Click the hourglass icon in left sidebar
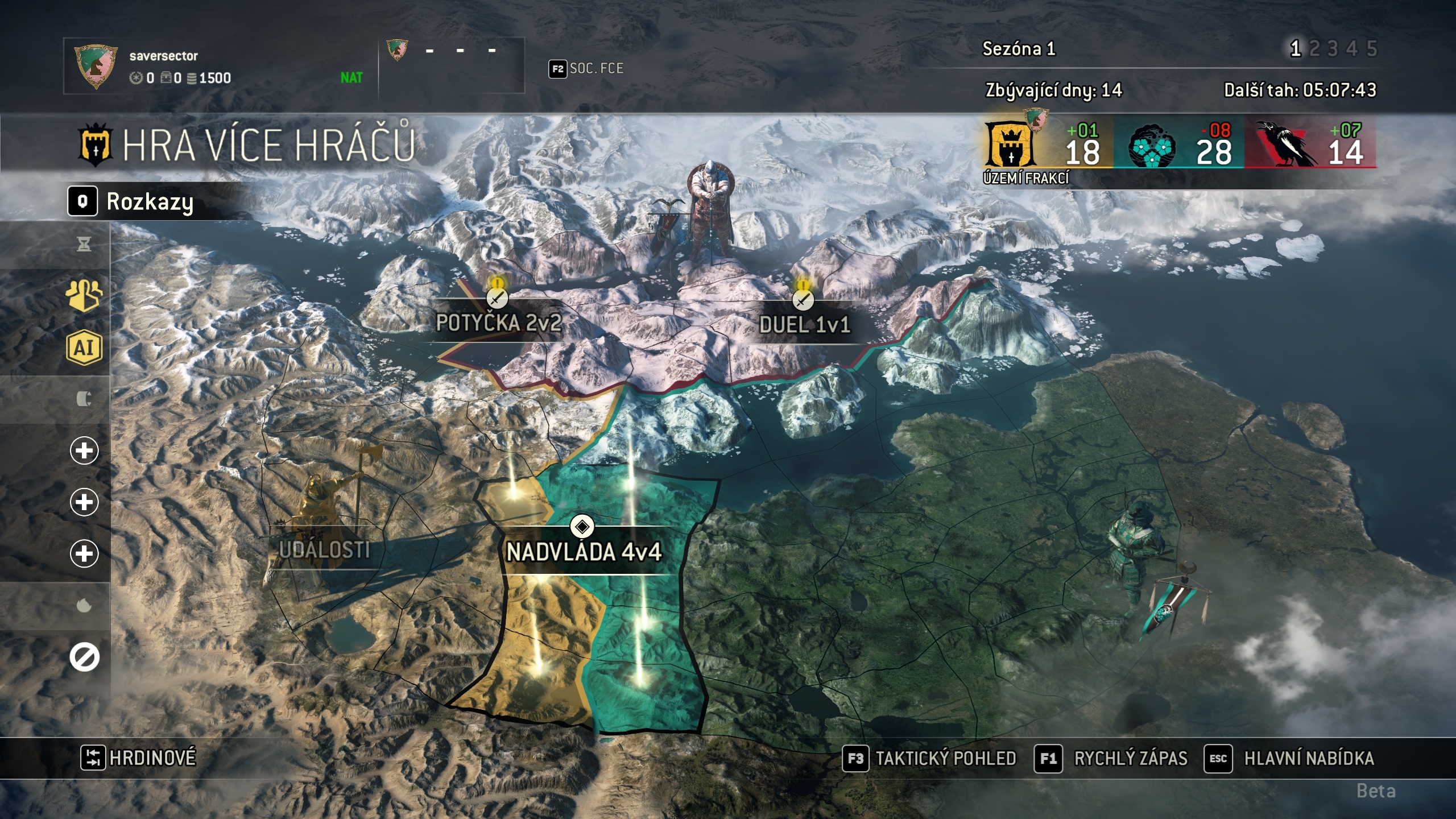The width and height of the screenshot is (1456, 819). click(84, 245)
